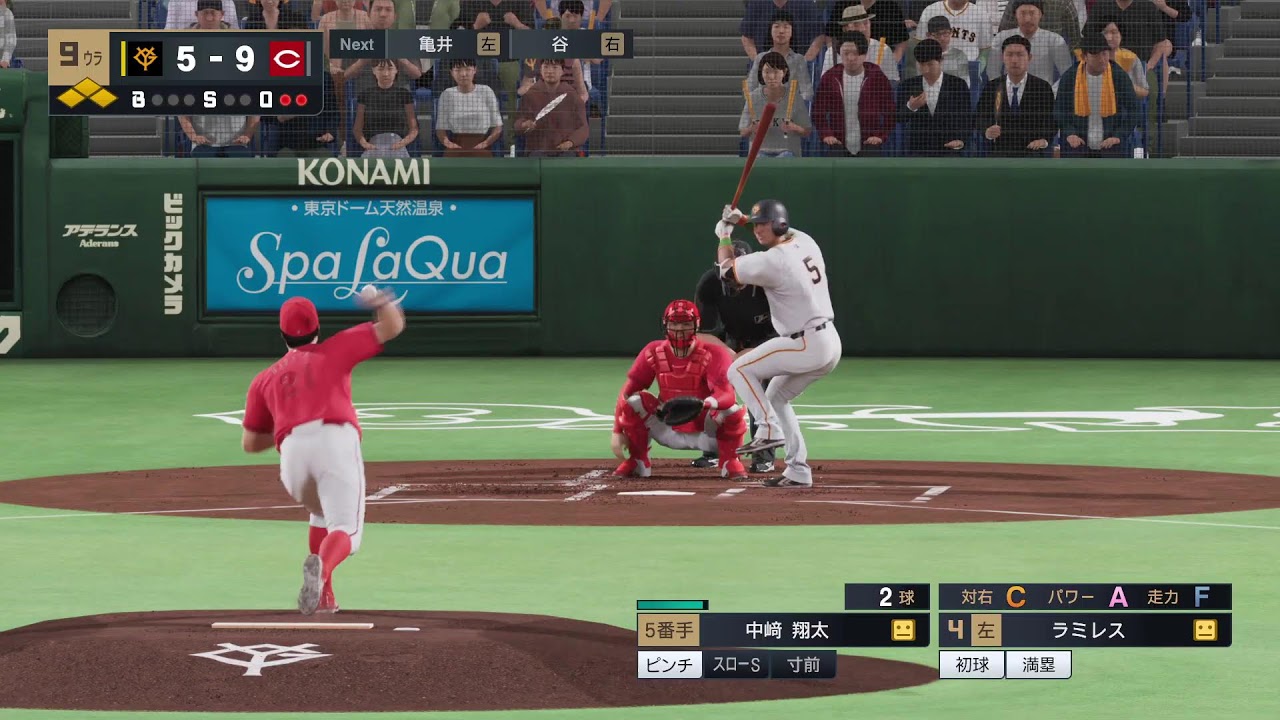The height and width of the screenshot is (720, 1280).
Task: Click the batter's yellow condition face icon
Action: tap(1205, 631)
